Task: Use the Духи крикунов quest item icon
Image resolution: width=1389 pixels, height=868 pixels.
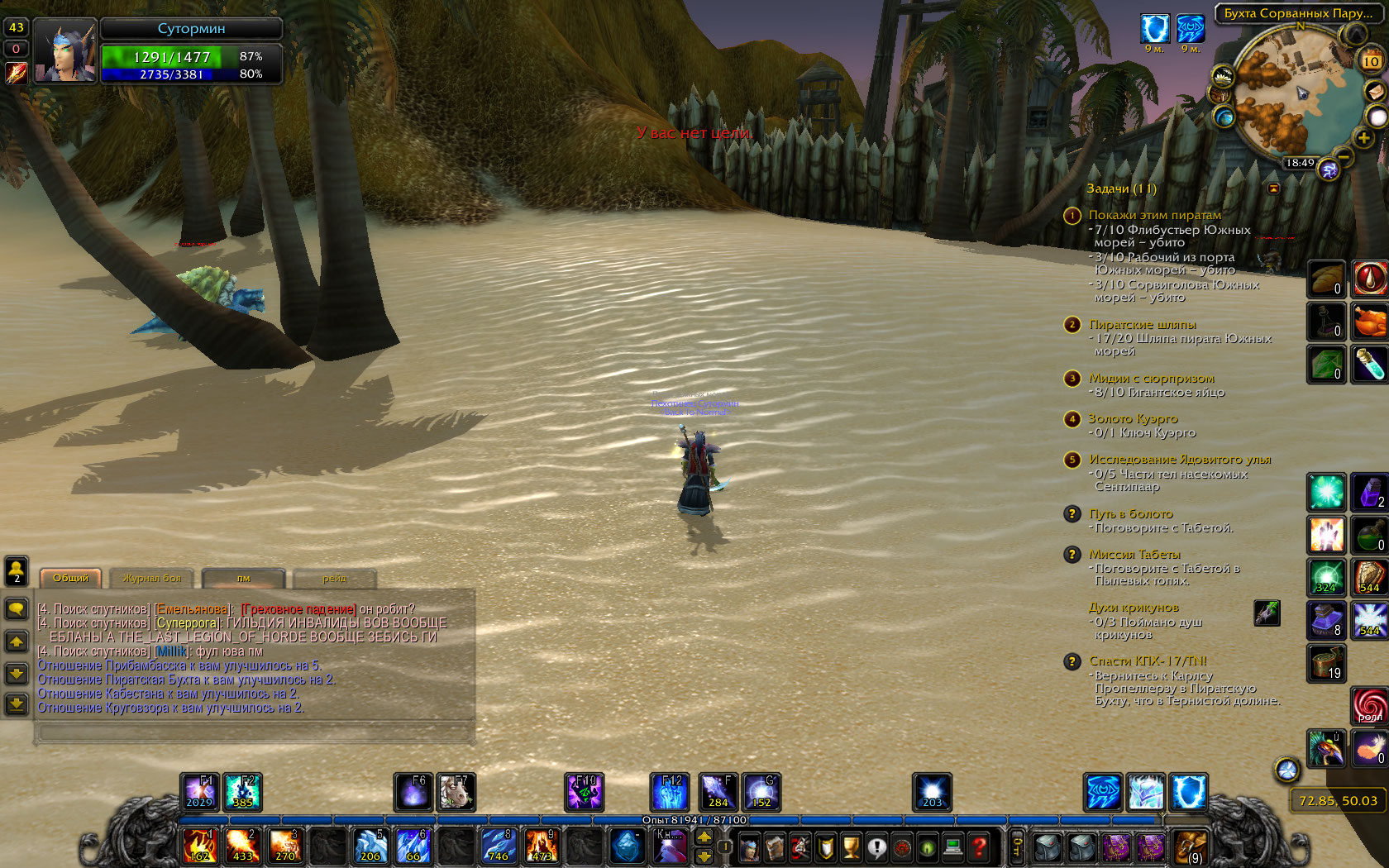Action: (x=1267, y=613)
